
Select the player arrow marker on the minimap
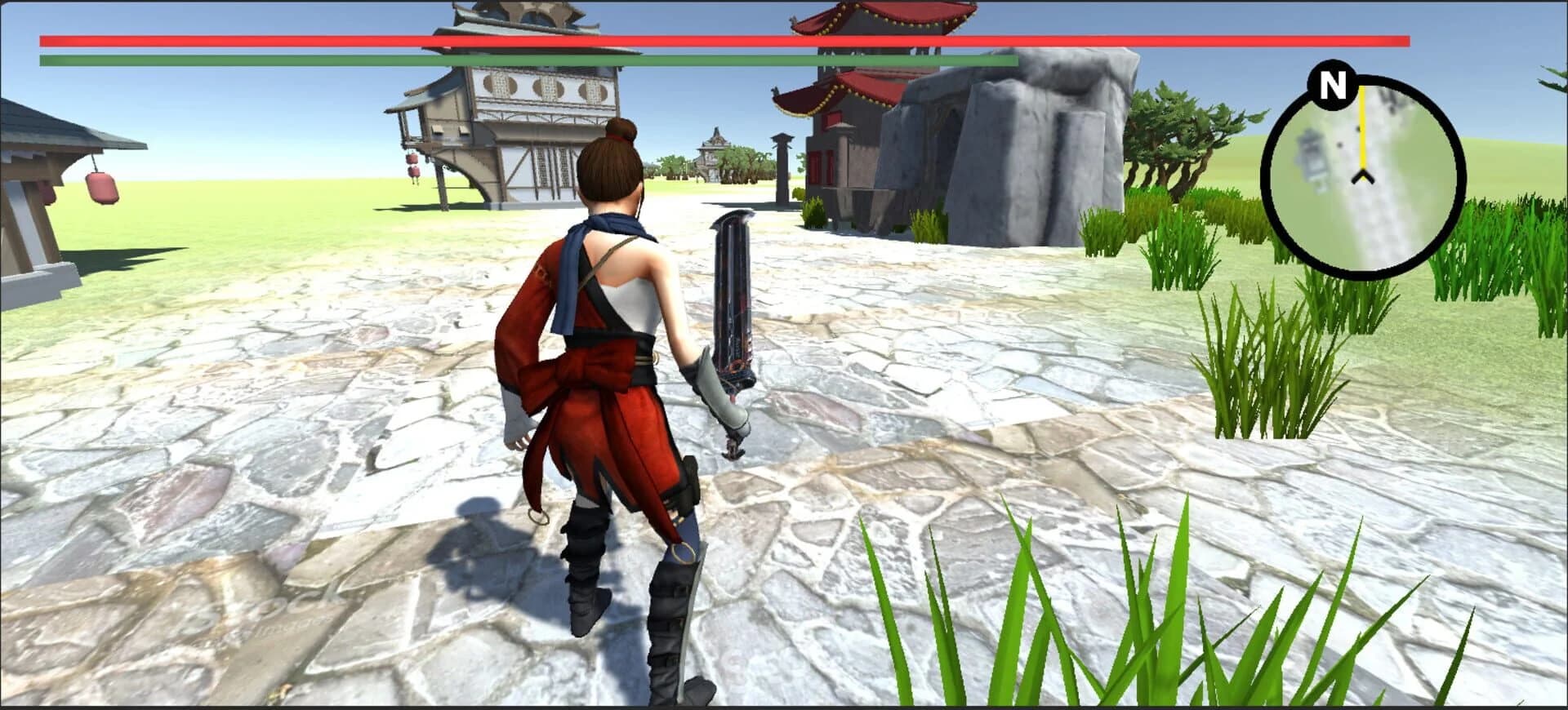tap(1361, 176)
